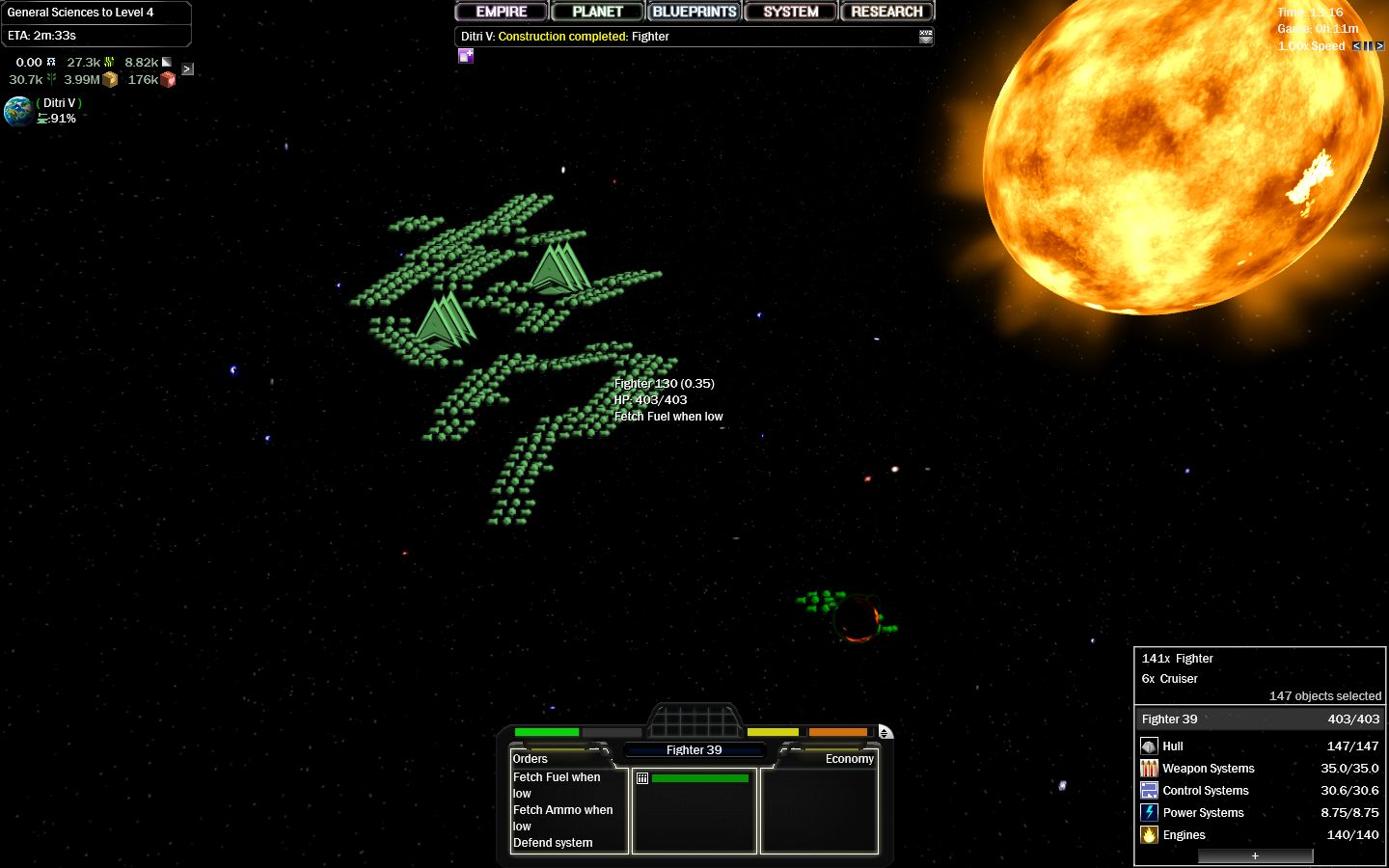Image resolution: width=1389 pixels, height=868 pixels.
Task: Select the Control Systems icon
Action: [x=1150, y=790]
